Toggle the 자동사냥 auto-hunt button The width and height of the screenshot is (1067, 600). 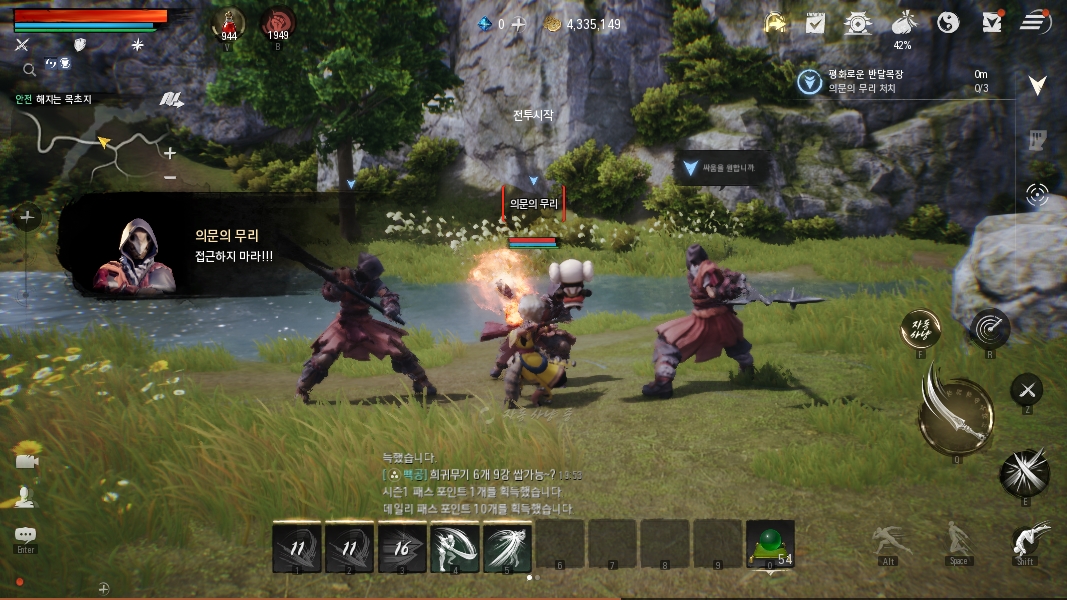[x=920, y=327]
